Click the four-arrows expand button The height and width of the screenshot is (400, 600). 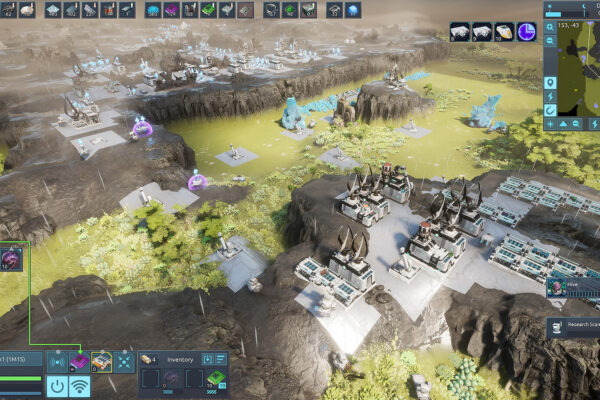[123, 361]
